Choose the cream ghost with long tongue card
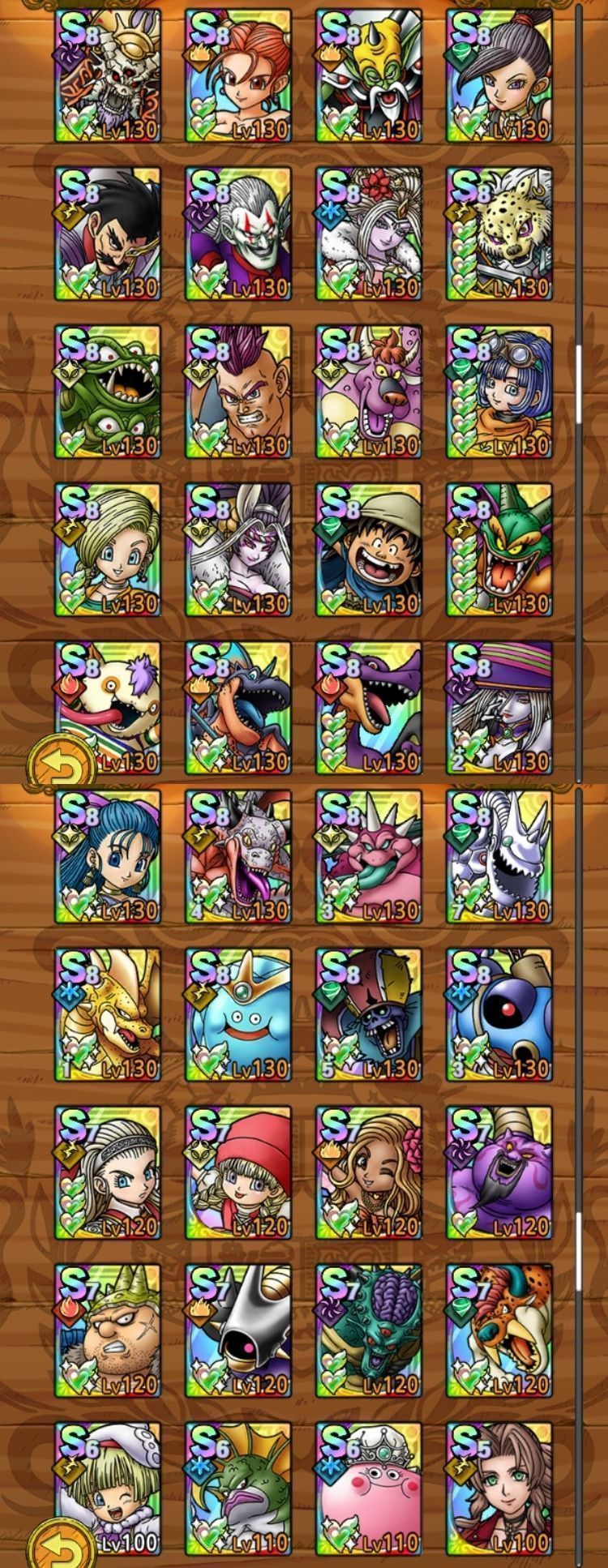The image size is (608, 1568). click(108, 708)
